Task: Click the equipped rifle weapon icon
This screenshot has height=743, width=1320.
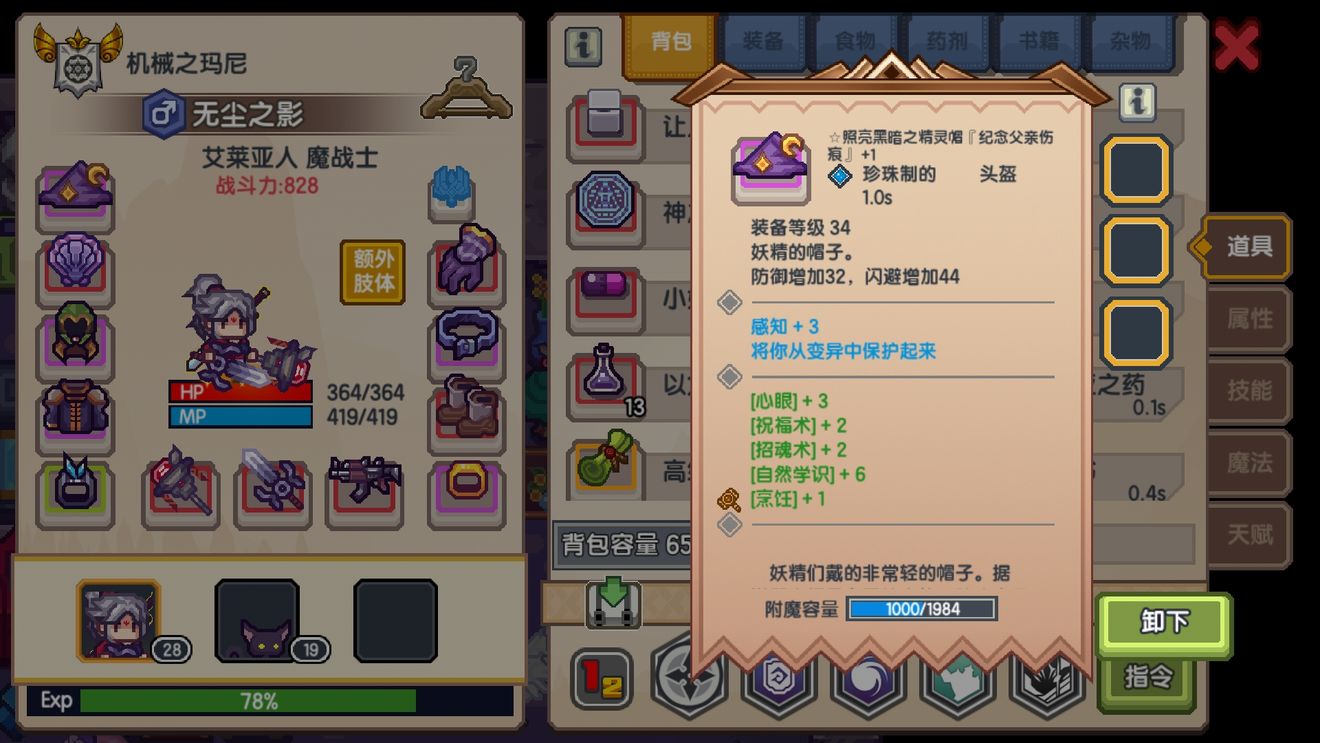Action: pos(366,485)
